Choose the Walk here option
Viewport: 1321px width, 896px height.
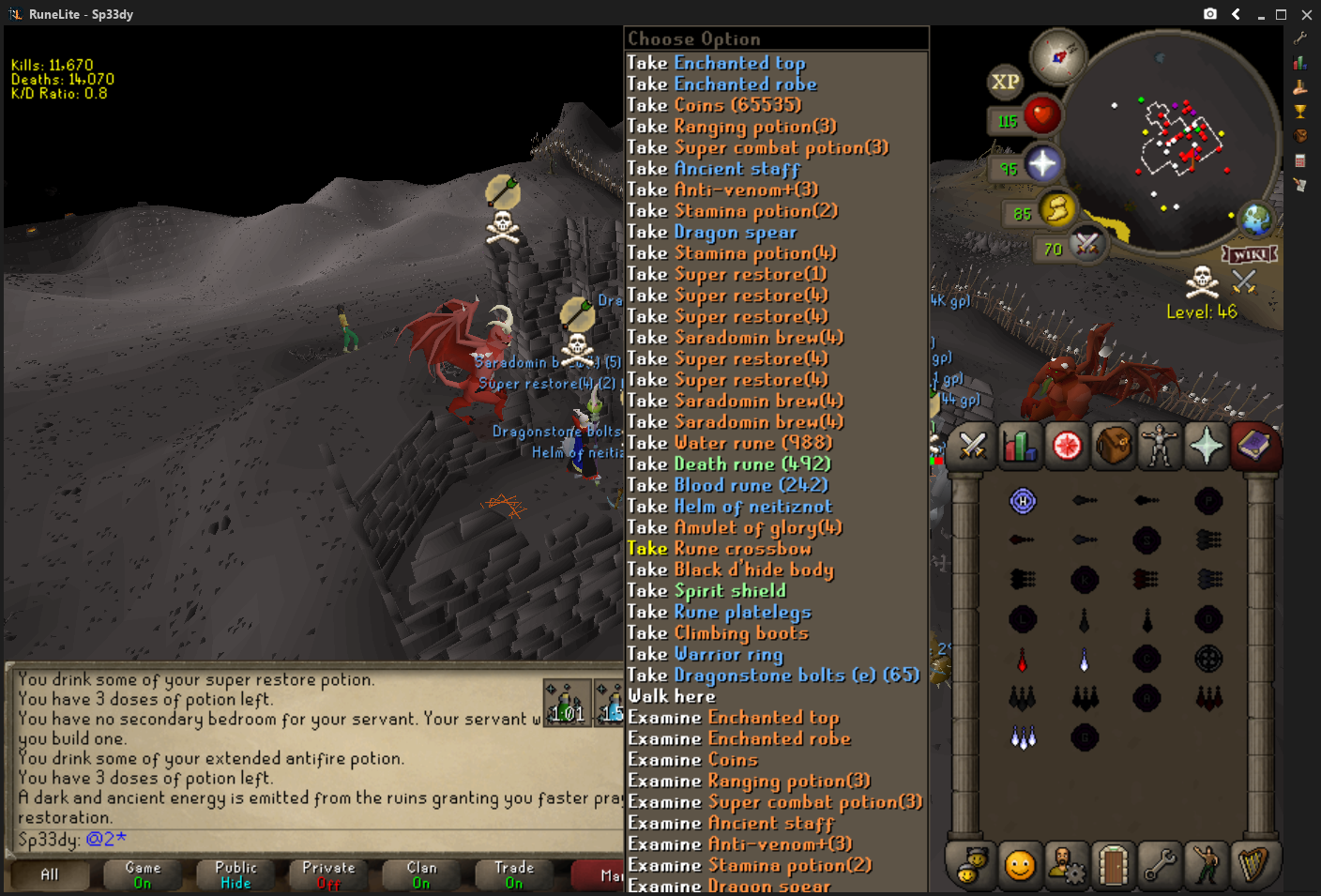click(x=672, y=696)
